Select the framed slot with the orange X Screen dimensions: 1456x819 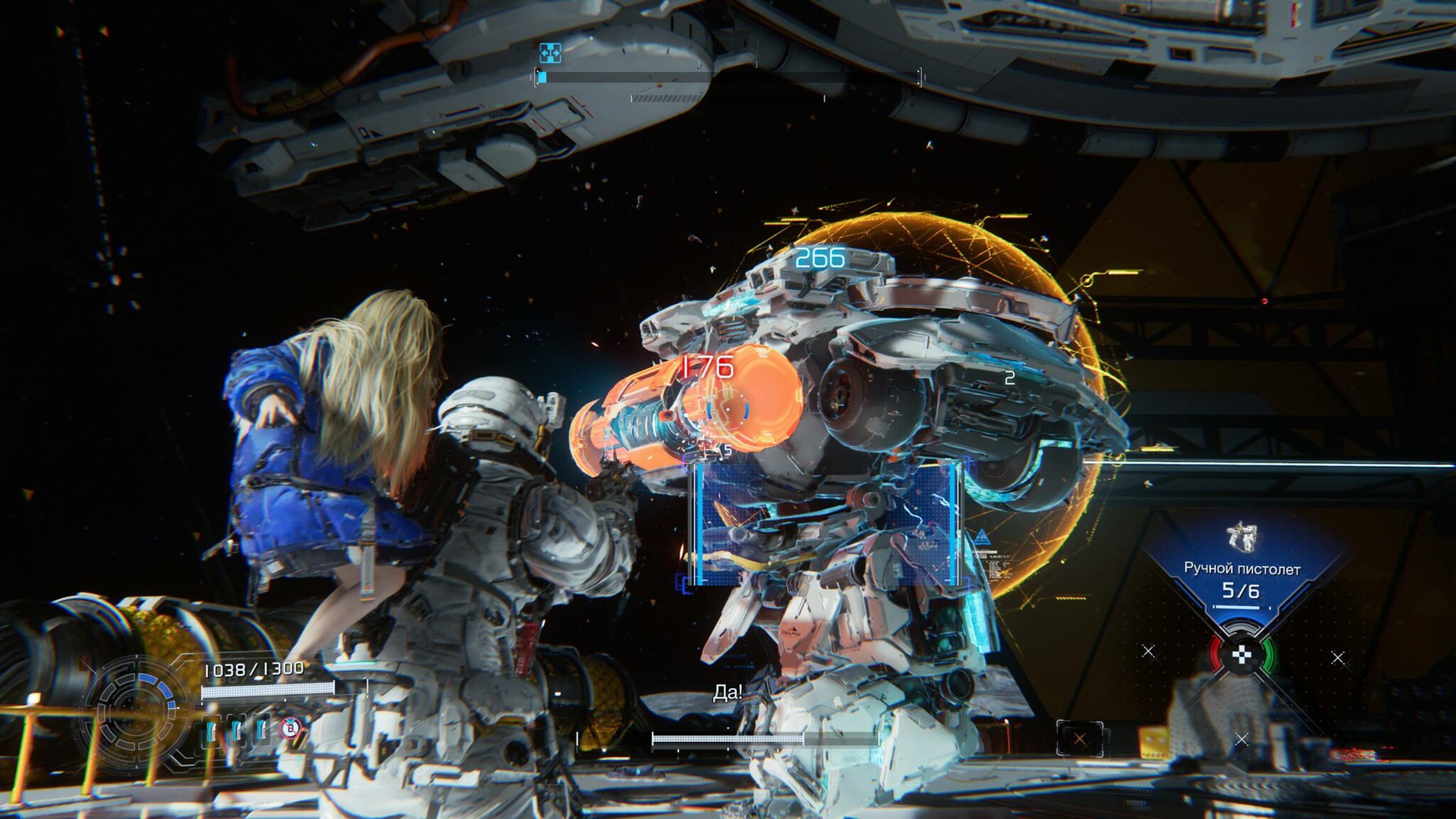coord(1079,739)
